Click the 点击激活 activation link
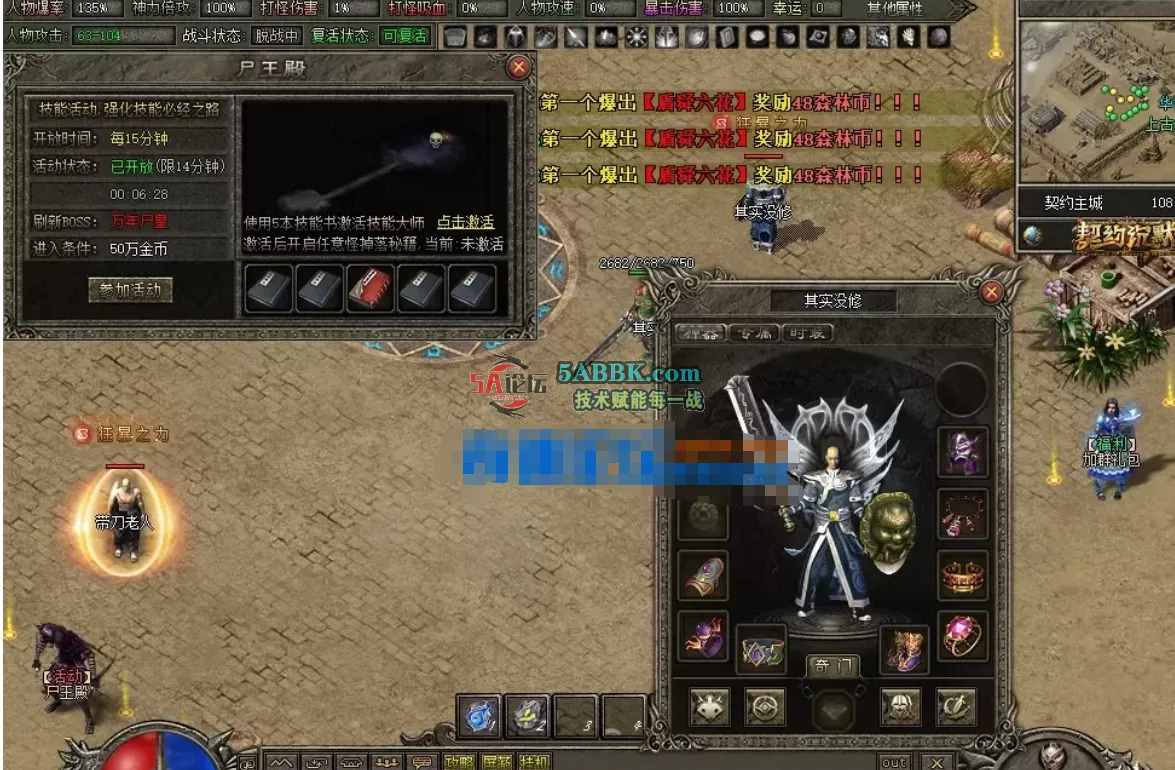Viewport: 1175px width, 770px height. click(x=465, y=222)
